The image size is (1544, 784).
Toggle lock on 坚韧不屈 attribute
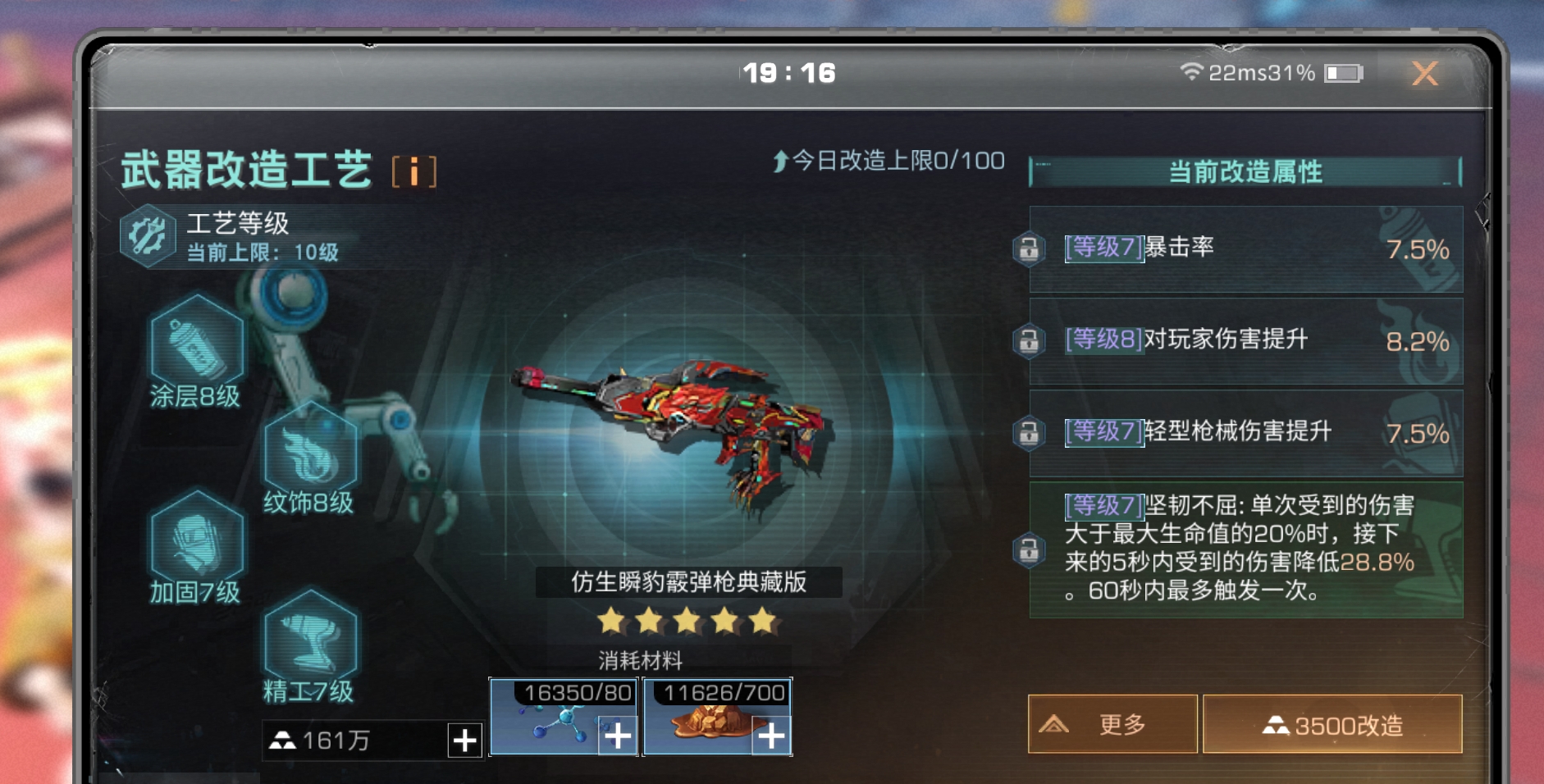coord(1029,549)
